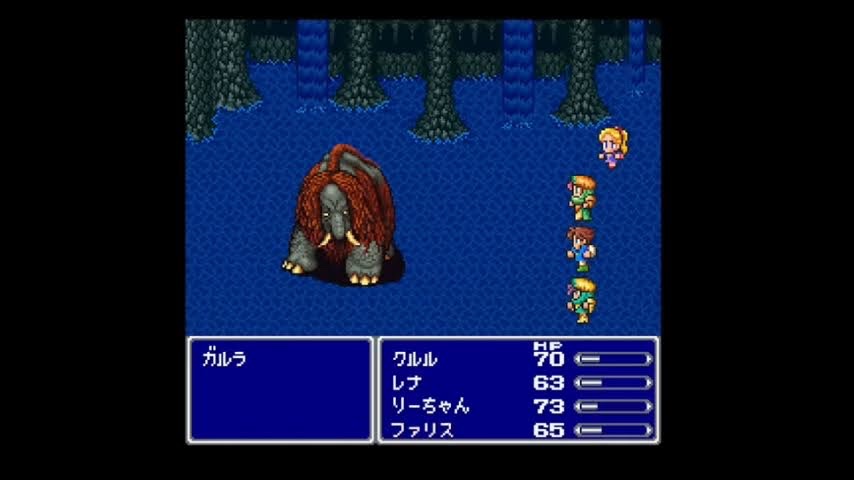Choose party member クルル in the status window
The height and width of the screenshot is (480, 854).
[416, 359]
